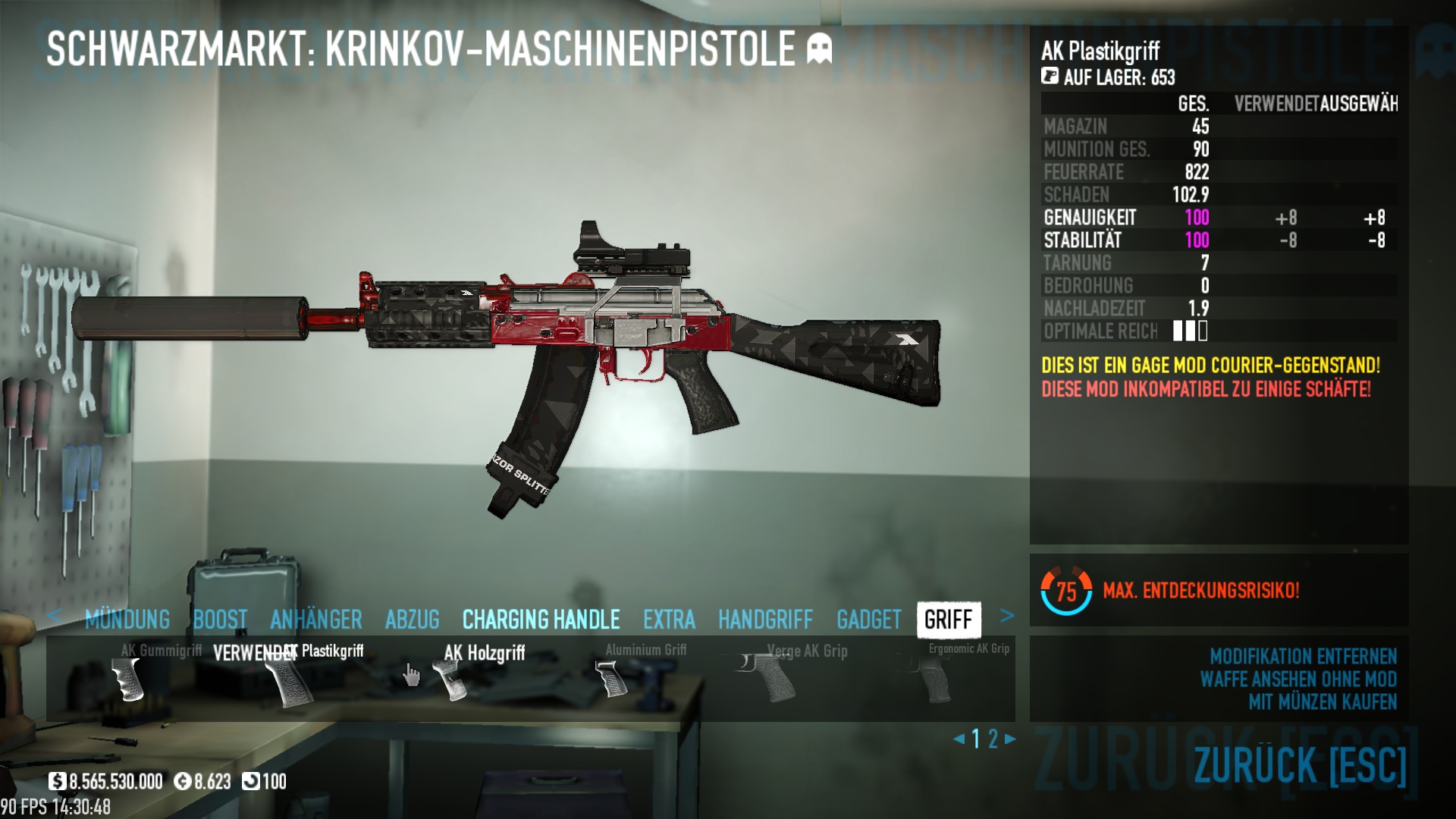
Task: Show the Abzug modifications
Action: tap(412, 620)
